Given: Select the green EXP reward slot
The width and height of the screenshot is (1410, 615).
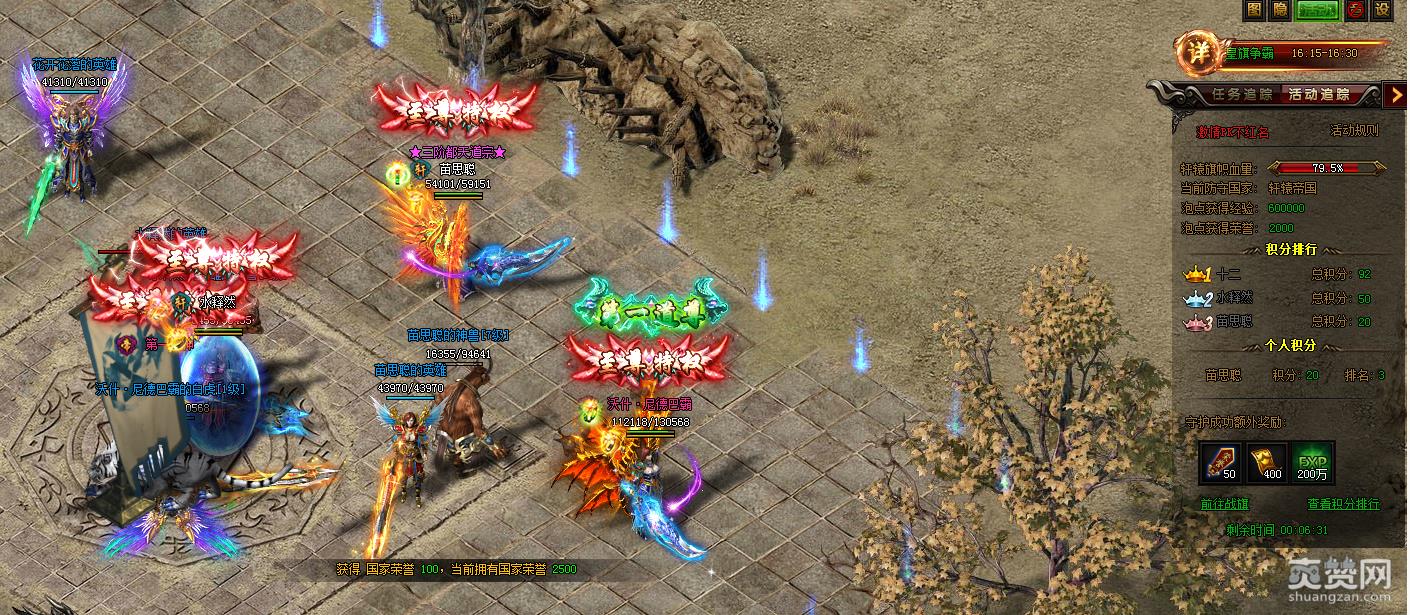Looking at the screenshot, I should point(1312,463).
